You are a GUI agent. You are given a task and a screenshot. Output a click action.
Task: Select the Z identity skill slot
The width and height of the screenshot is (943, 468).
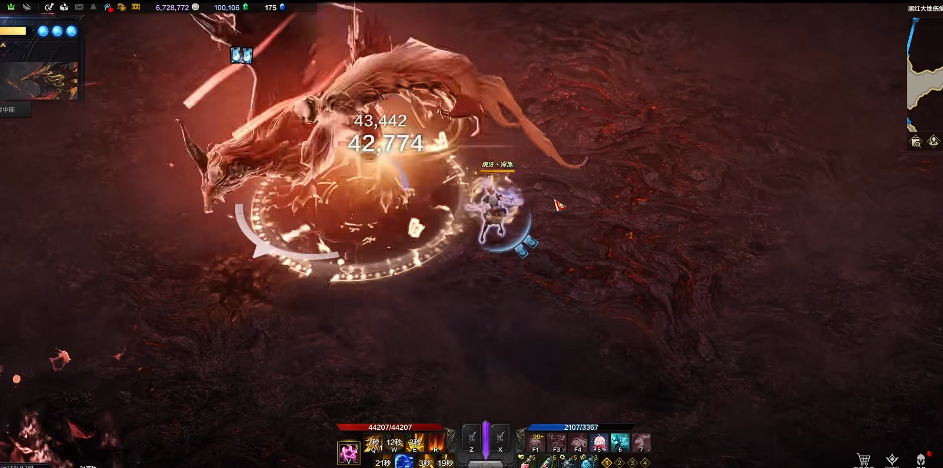coord(471,440)
